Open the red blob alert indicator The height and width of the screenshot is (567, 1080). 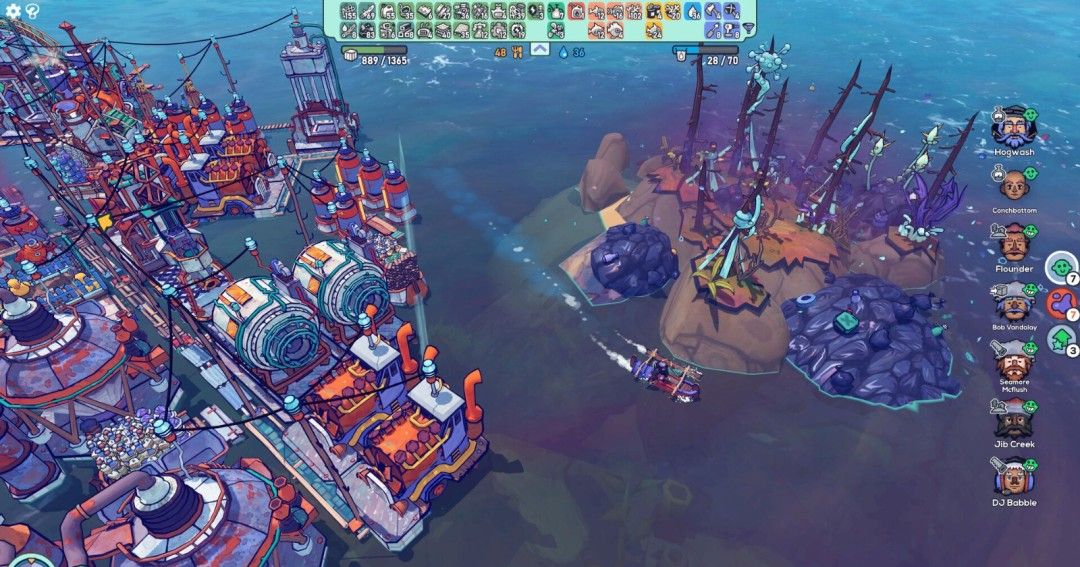tap(1059, 303)
